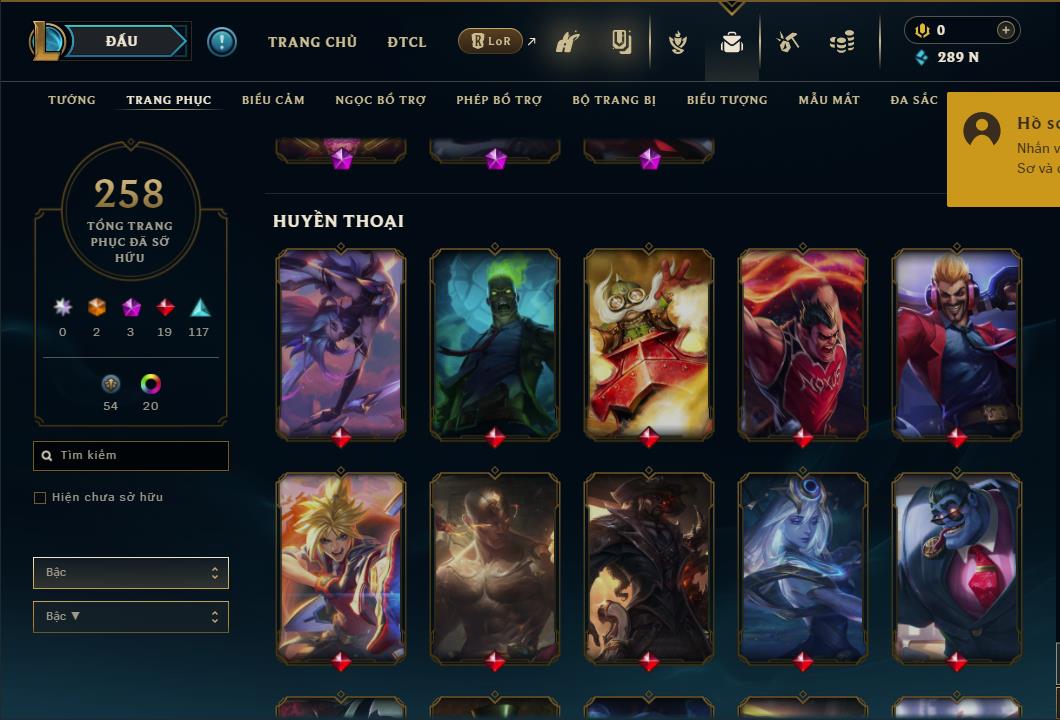Launch the LoR shortcut
Image resolution: width=1060 pixels, height=720 pixels.
(x=490, y=41)
